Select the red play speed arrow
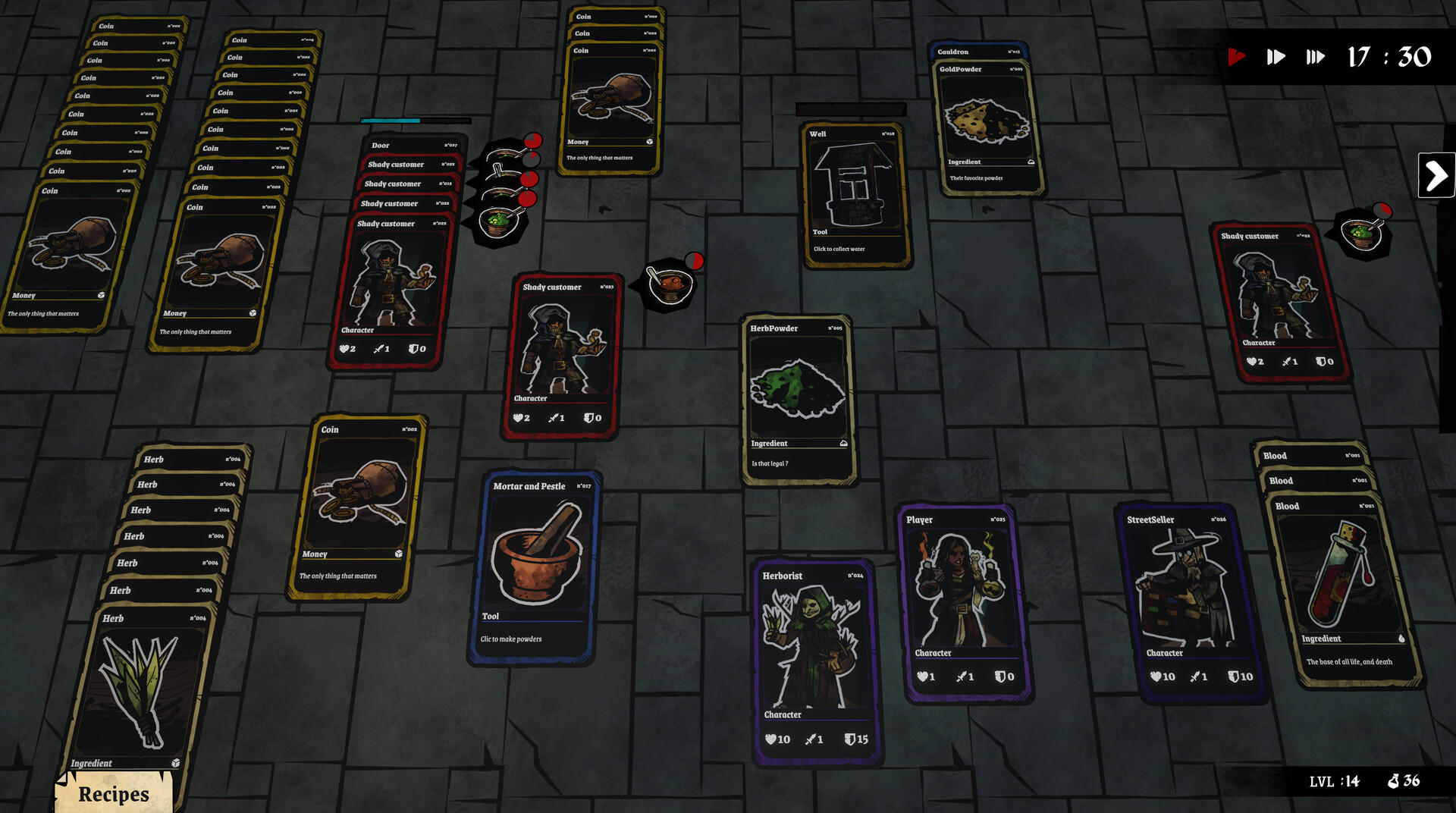This screenshot has height=813, width=1456. [x=1238, y=56]
